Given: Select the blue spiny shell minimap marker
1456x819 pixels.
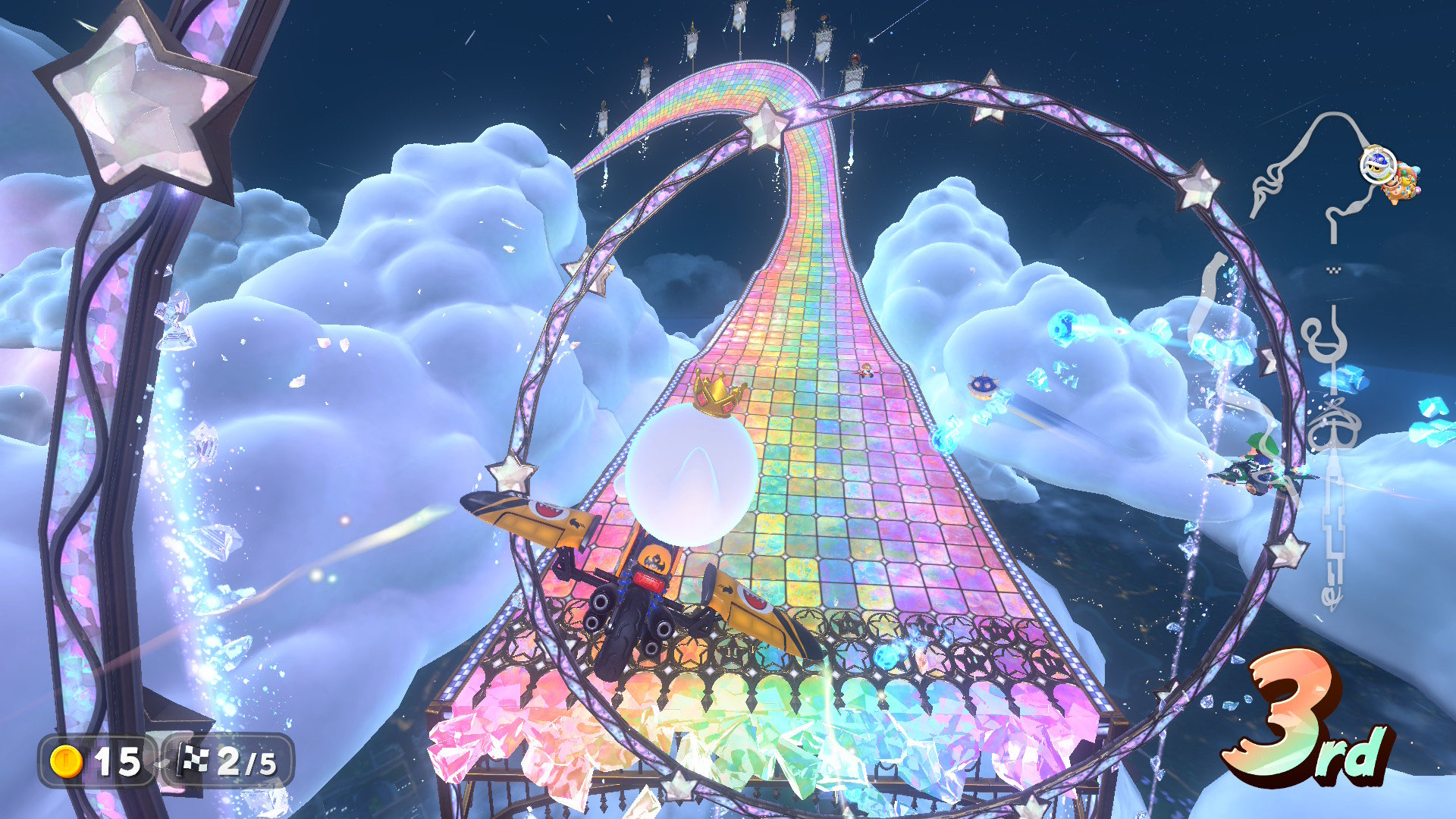Looking at the screenshot, I should coord(1378,164).
